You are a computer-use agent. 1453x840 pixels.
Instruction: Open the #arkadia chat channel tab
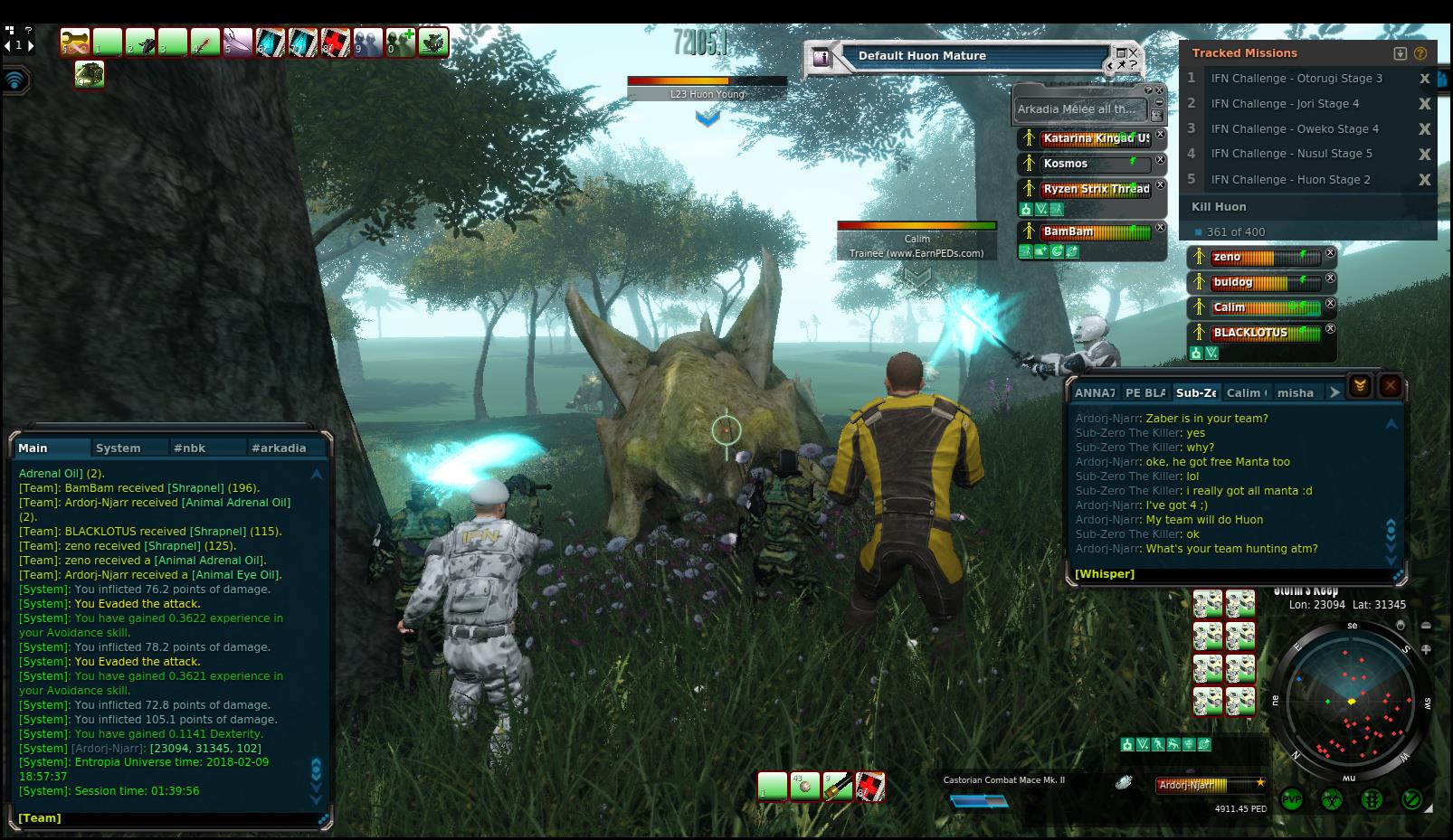pos(279,448)
